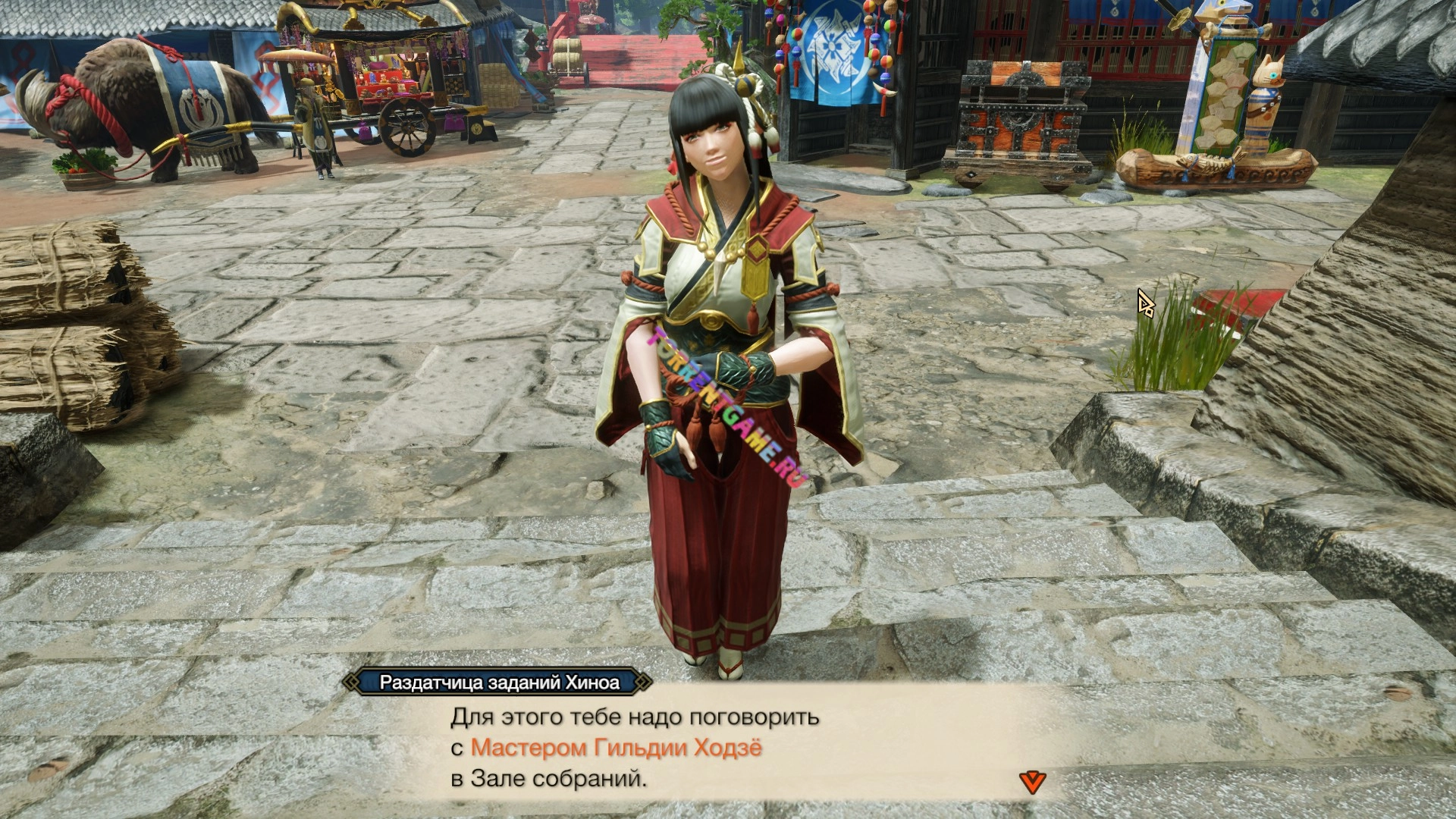Advance dialogue with the orange arrow
1456x819 pixels.
coord(1031,782)
